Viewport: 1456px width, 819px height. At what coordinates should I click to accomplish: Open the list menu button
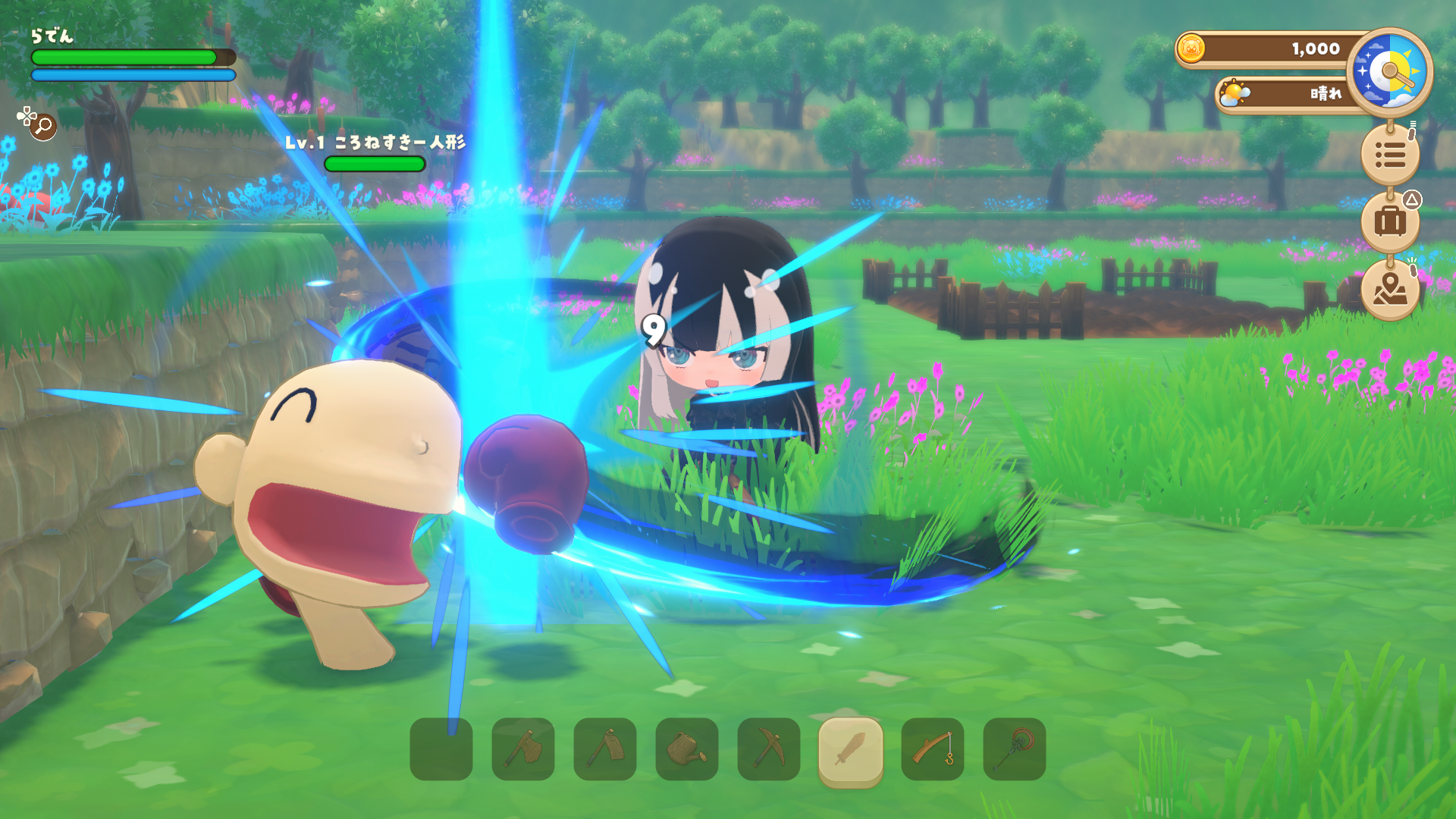[1390, 155]
